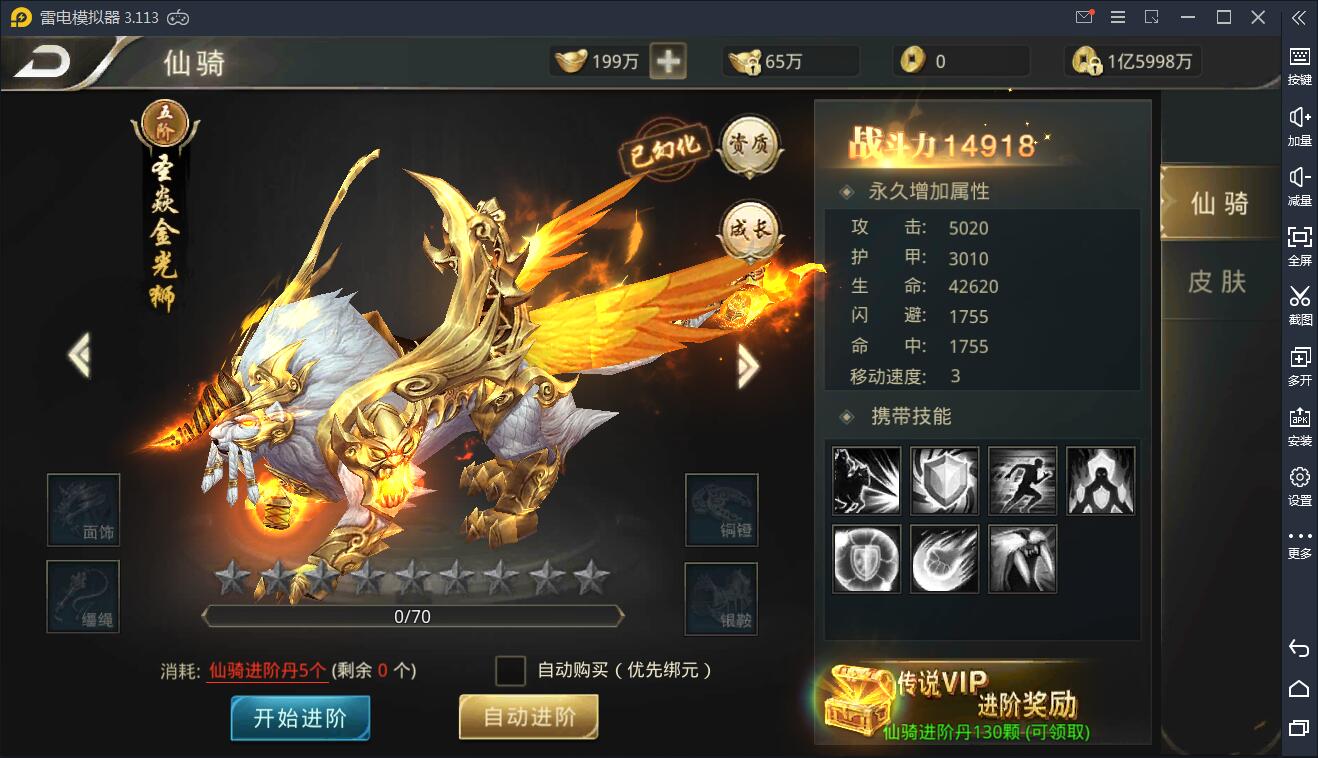Click the running speed skill icon
Screen dimensions: 1318x758
click(1021, 481)
